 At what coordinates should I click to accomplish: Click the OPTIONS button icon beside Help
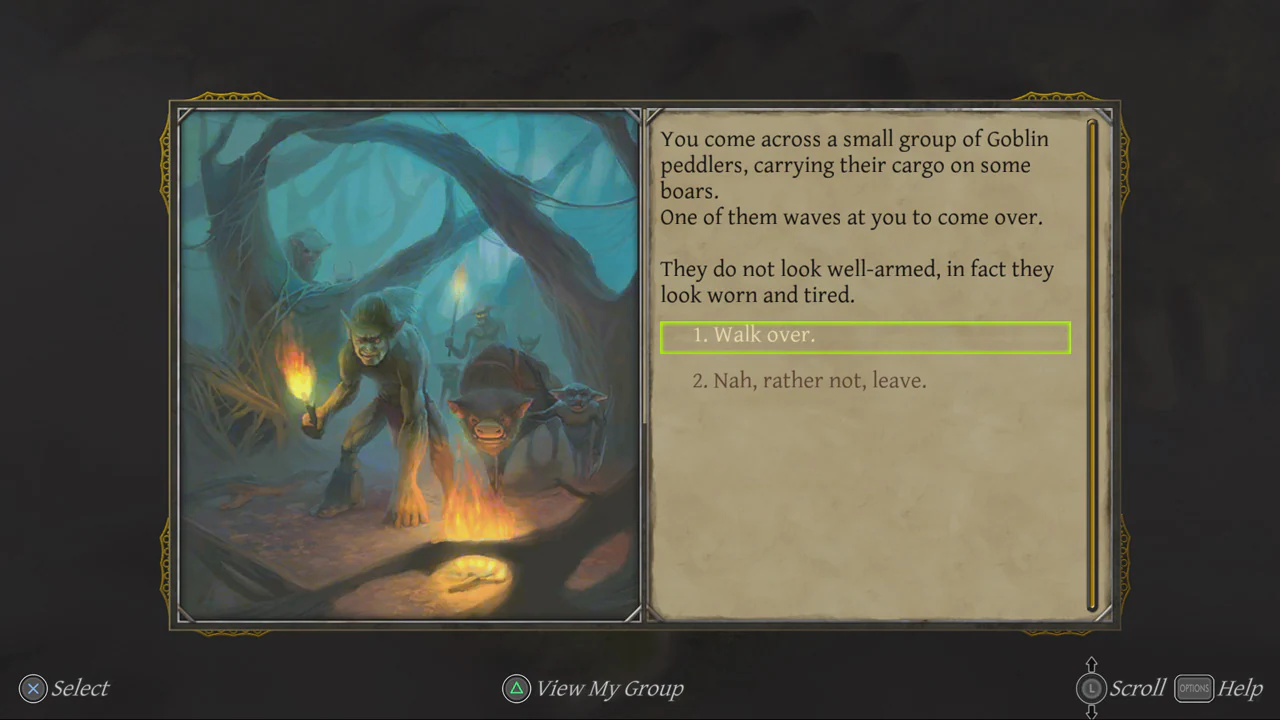click(1193, 688)
